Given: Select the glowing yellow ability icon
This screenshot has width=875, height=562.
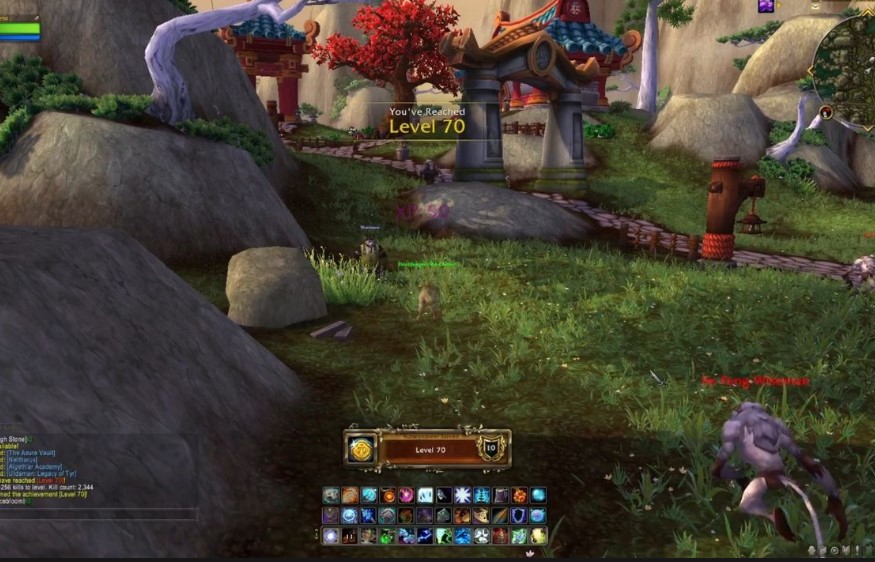Looking at the screenshot, I should tap(538, 536).
